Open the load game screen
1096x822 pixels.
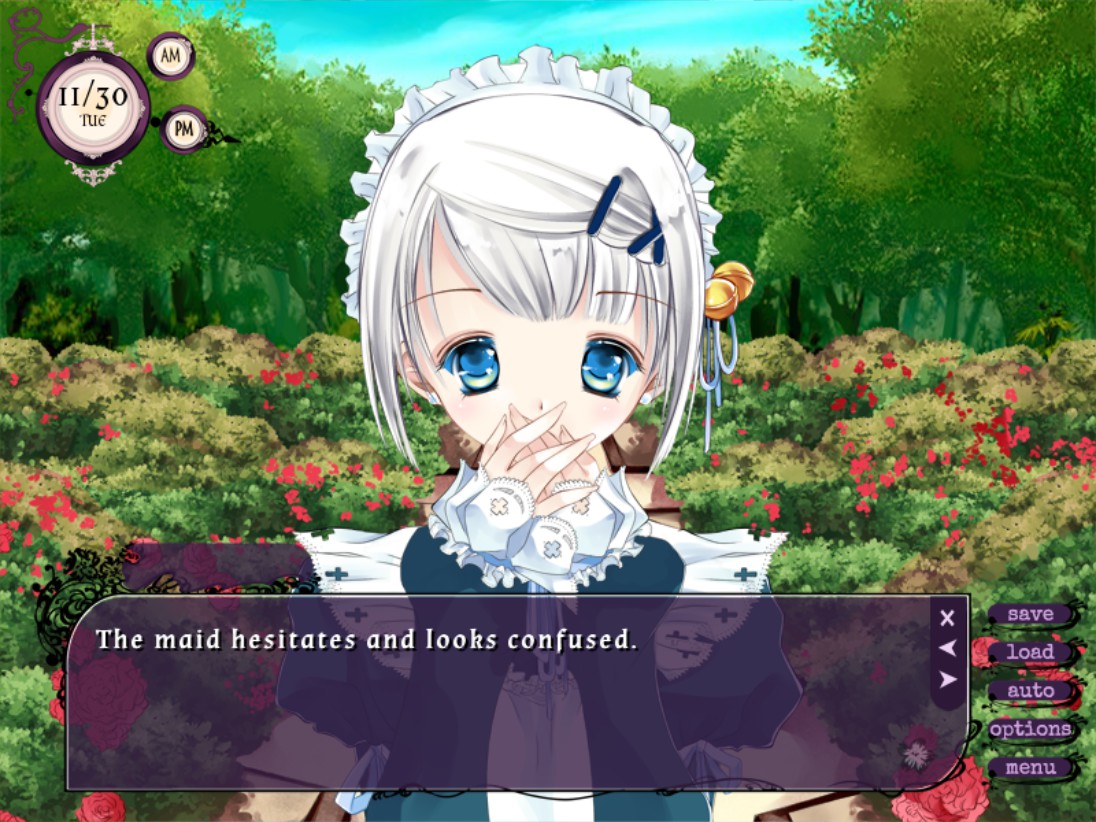(x=1030, y=652)
